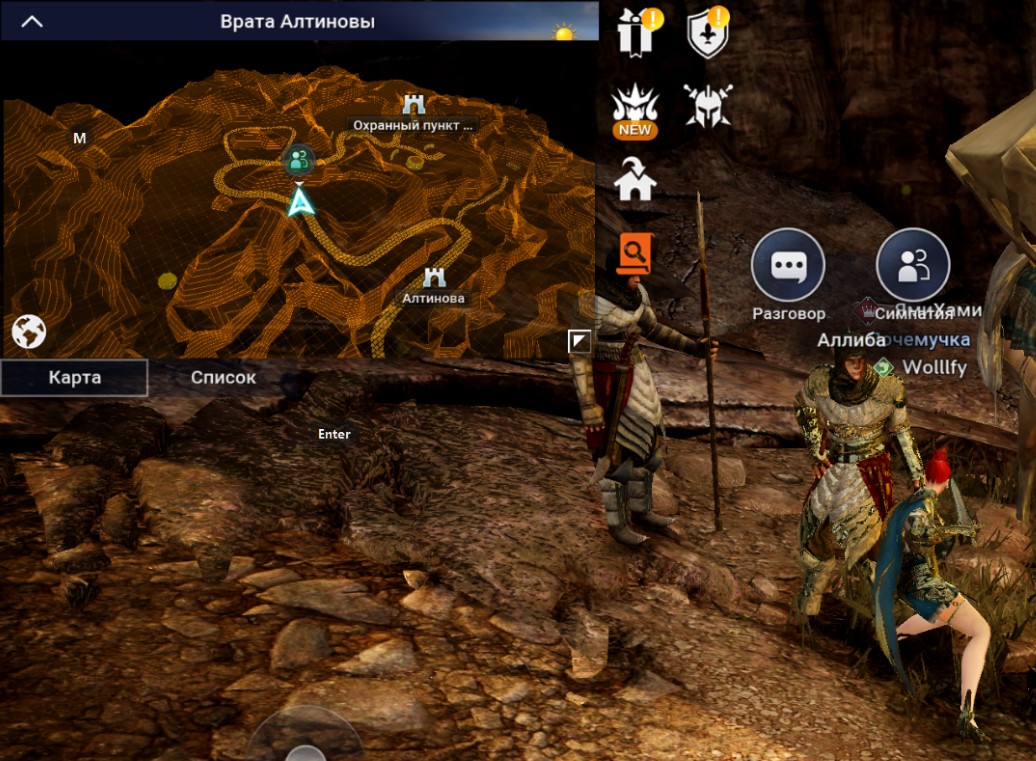Open the gift box rewards icon
The height and width of the screenshot is (761, 1036).
pos(635,32)
